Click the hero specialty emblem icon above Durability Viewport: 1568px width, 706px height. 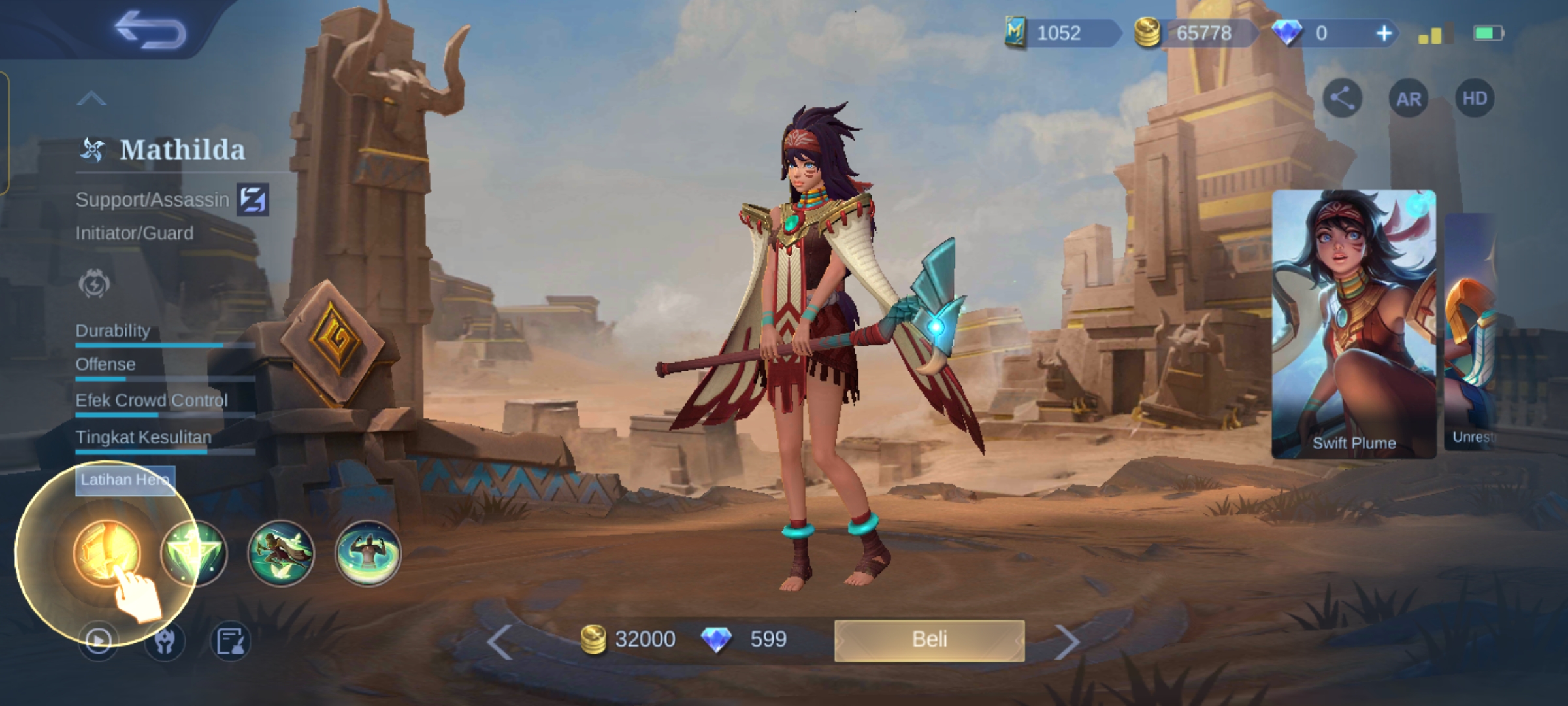click(x=94, y=284)
